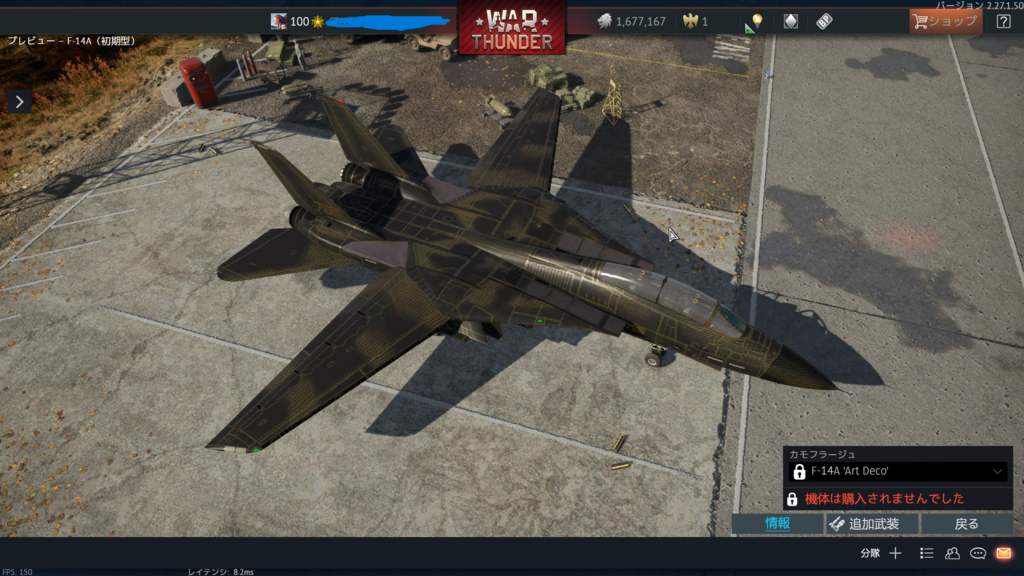Click the silver lions currency icon
This screenshot has width=1024, height=576.
click(x=604, y=21)
